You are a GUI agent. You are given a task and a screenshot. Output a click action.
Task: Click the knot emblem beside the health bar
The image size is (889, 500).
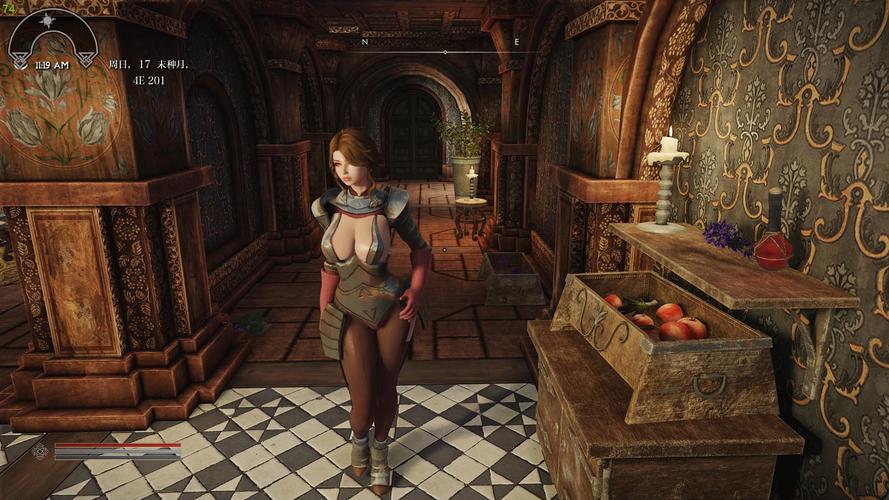40,451
